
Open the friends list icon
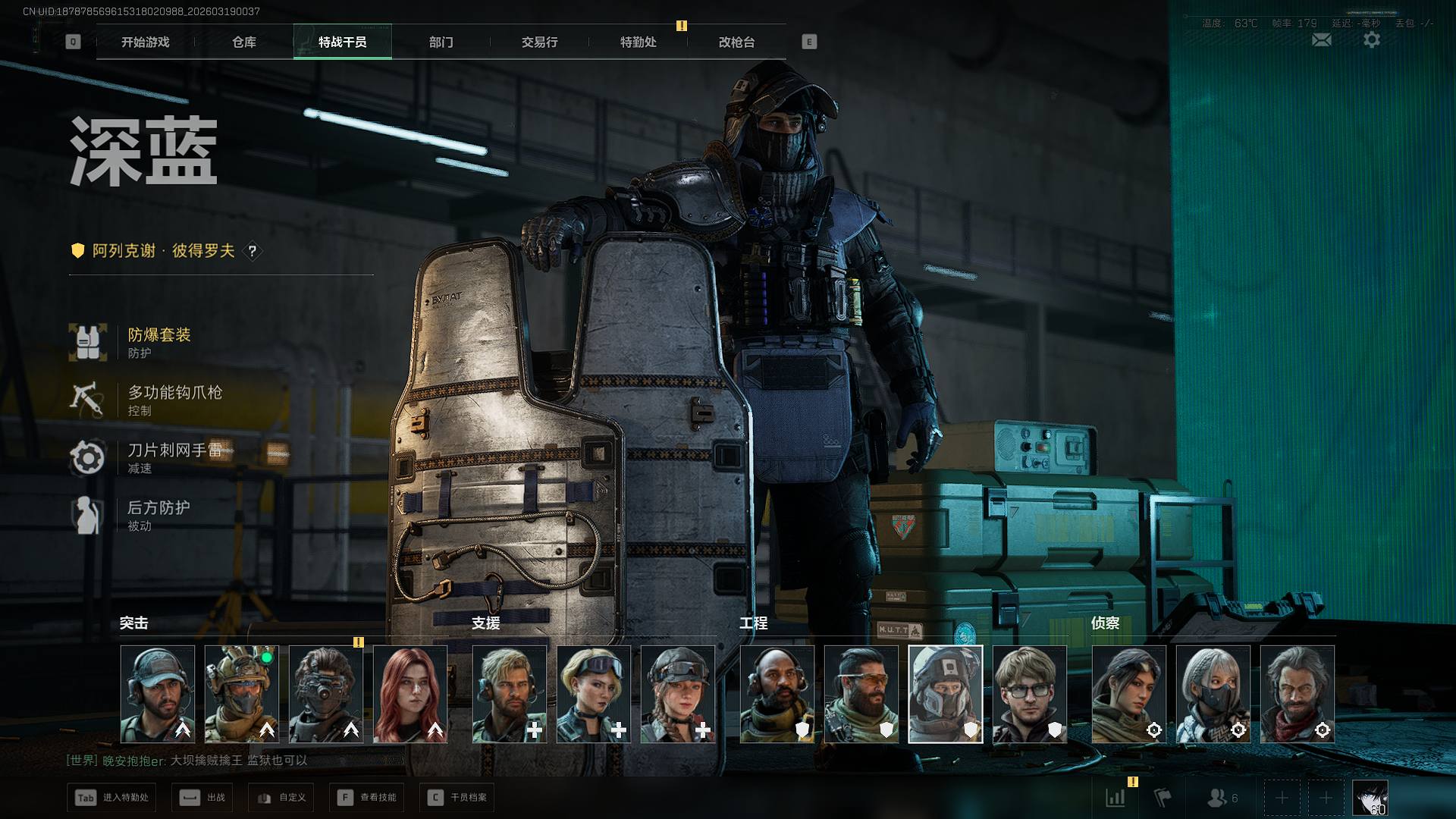tap(1221, 798)
